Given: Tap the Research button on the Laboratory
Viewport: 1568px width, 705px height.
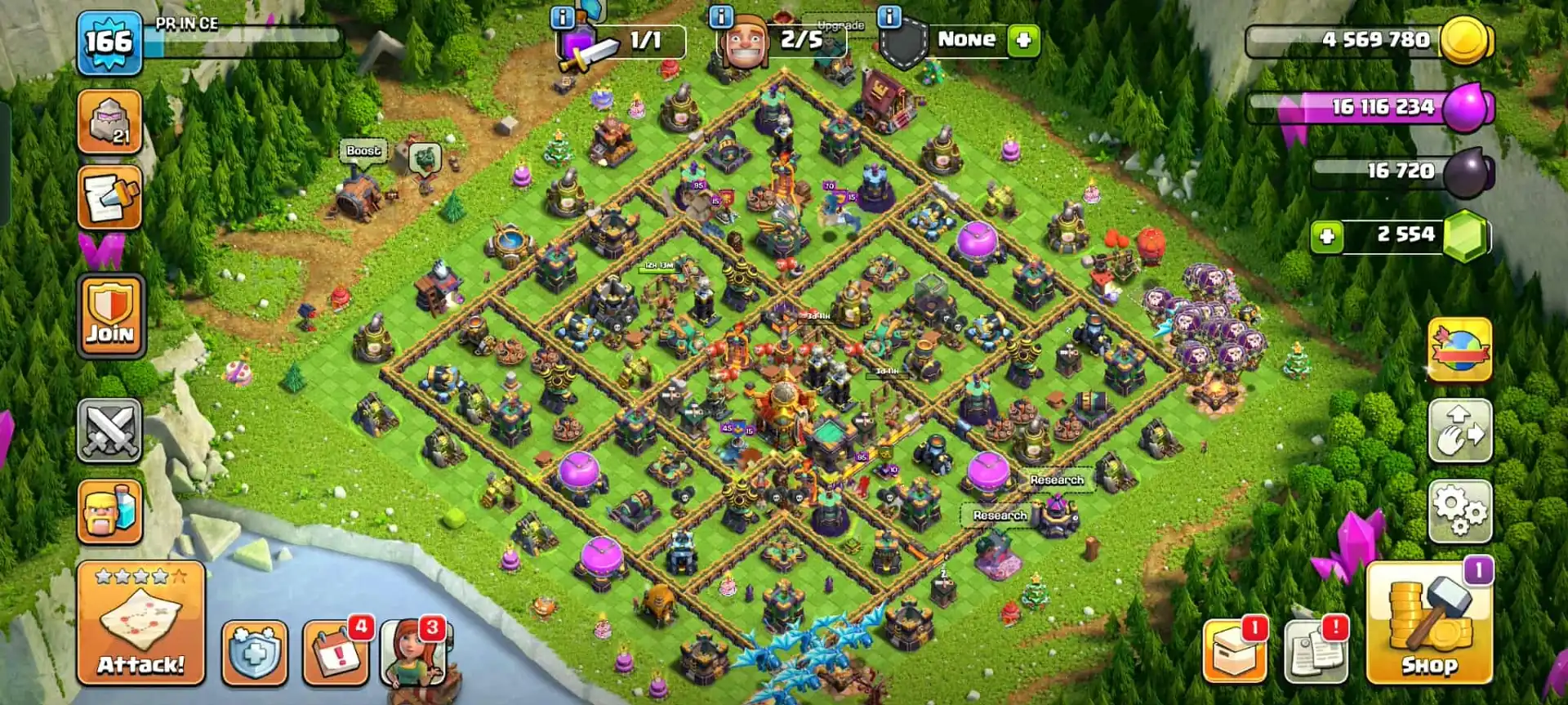Looking at the screenshot, I should click(x=999, y=516).
